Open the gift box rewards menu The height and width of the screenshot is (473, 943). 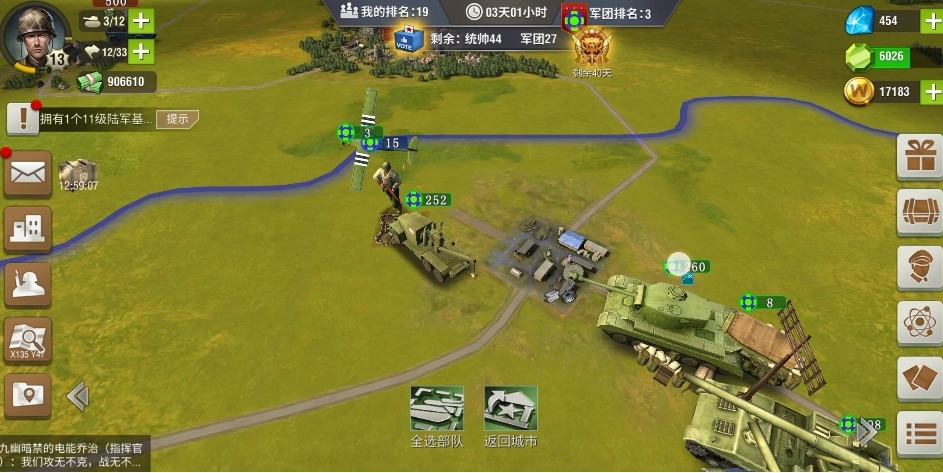[919, 157]
